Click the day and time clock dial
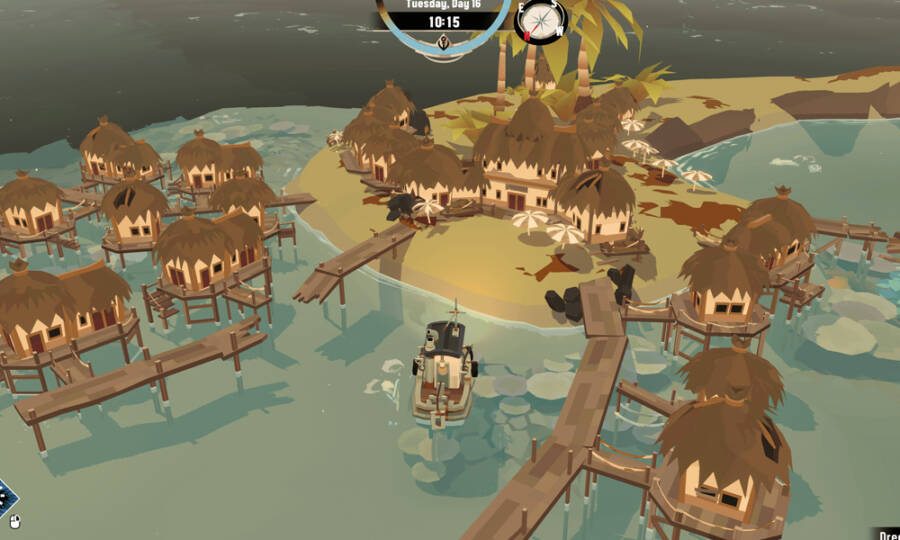 point(444,21)
